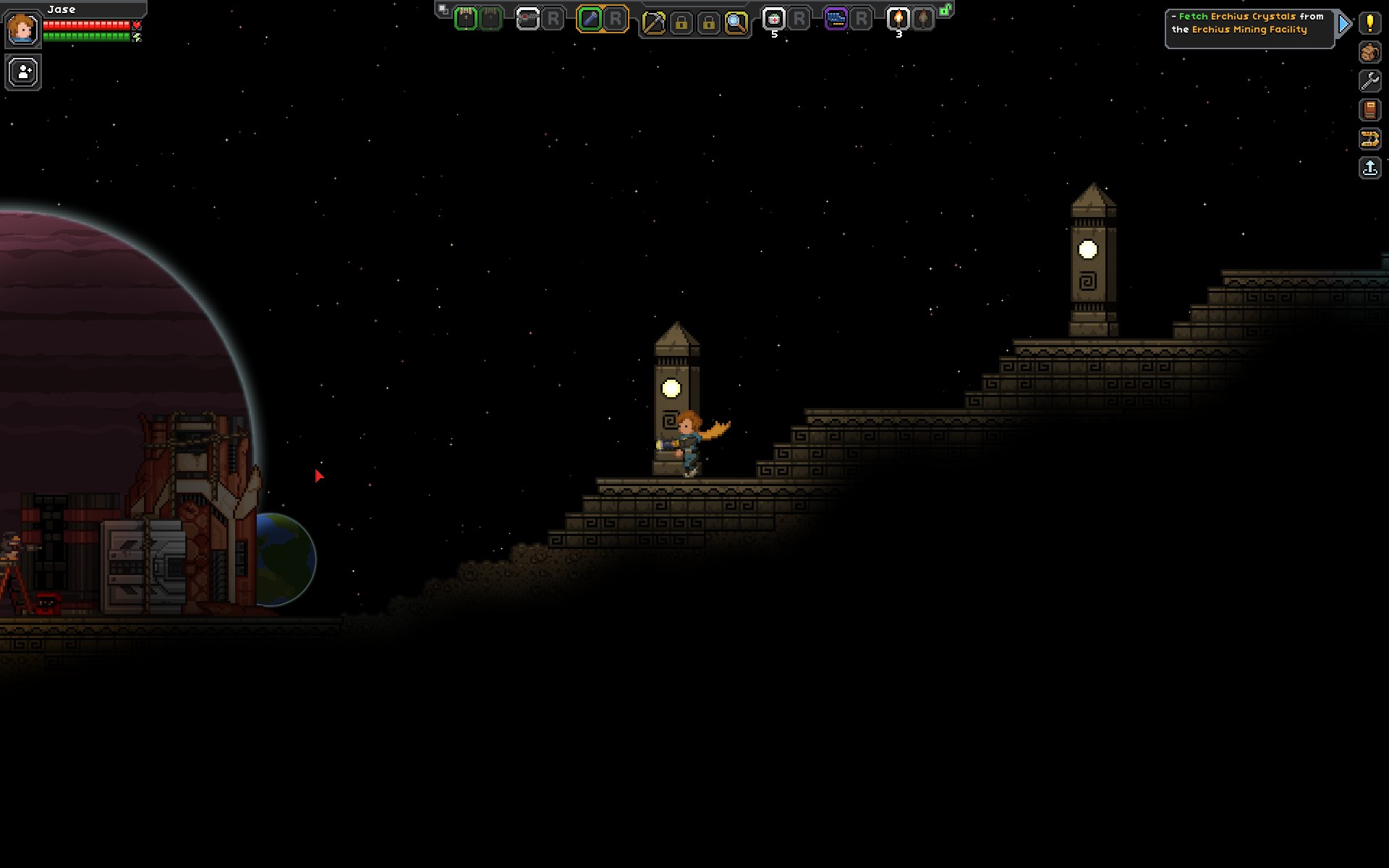The image size is (1389, 868).
Task: Activate the beam up teleport button
Action: click(x=1369, y=169)
